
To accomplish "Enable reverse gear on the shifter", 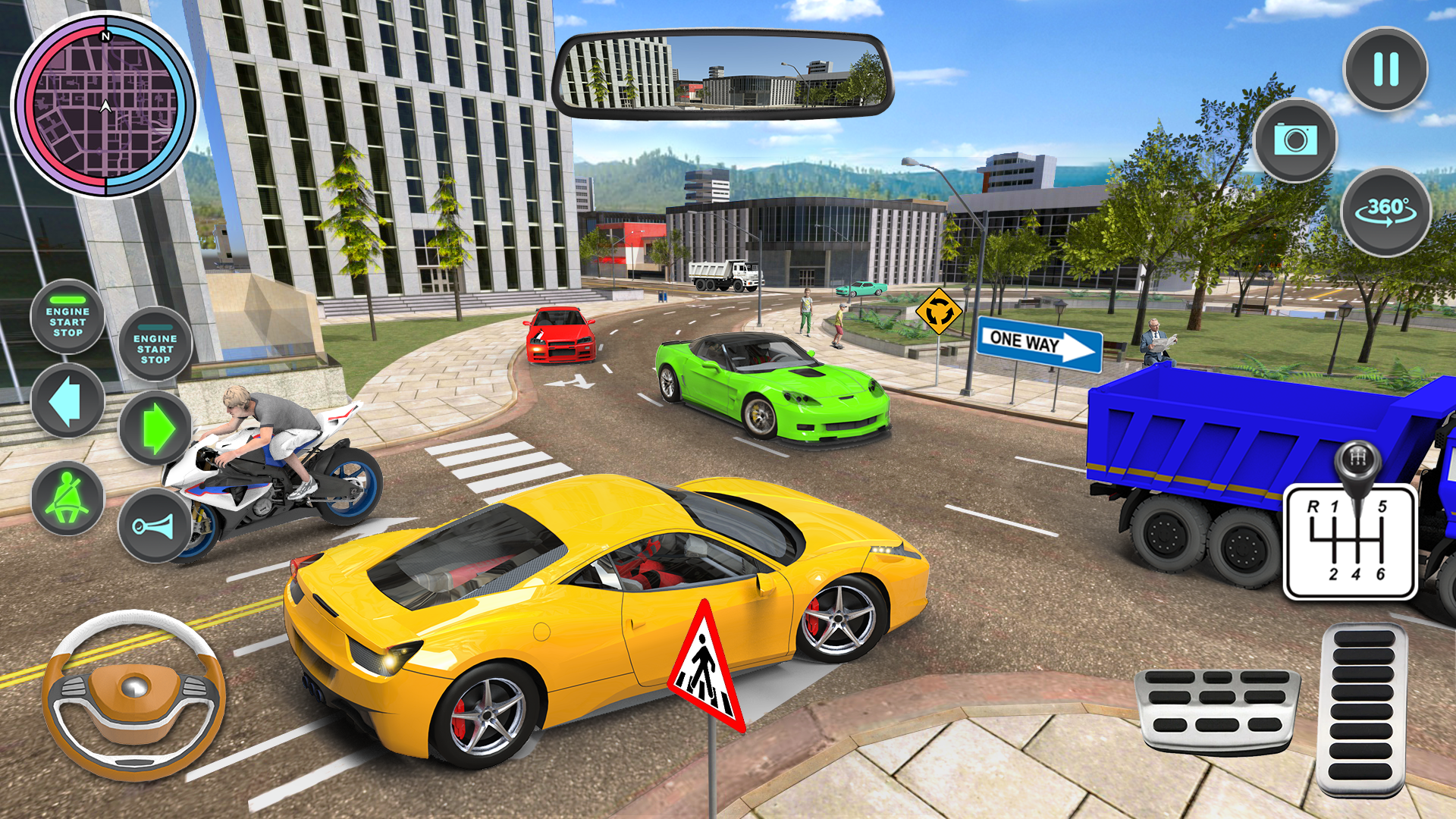I will coord(1313,507).
